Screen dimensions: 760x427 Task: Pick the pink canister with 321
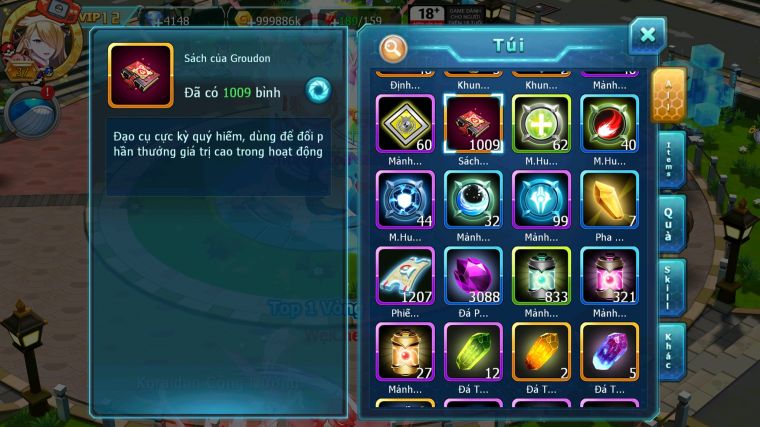pyautogui.click(x=609, y=275)
